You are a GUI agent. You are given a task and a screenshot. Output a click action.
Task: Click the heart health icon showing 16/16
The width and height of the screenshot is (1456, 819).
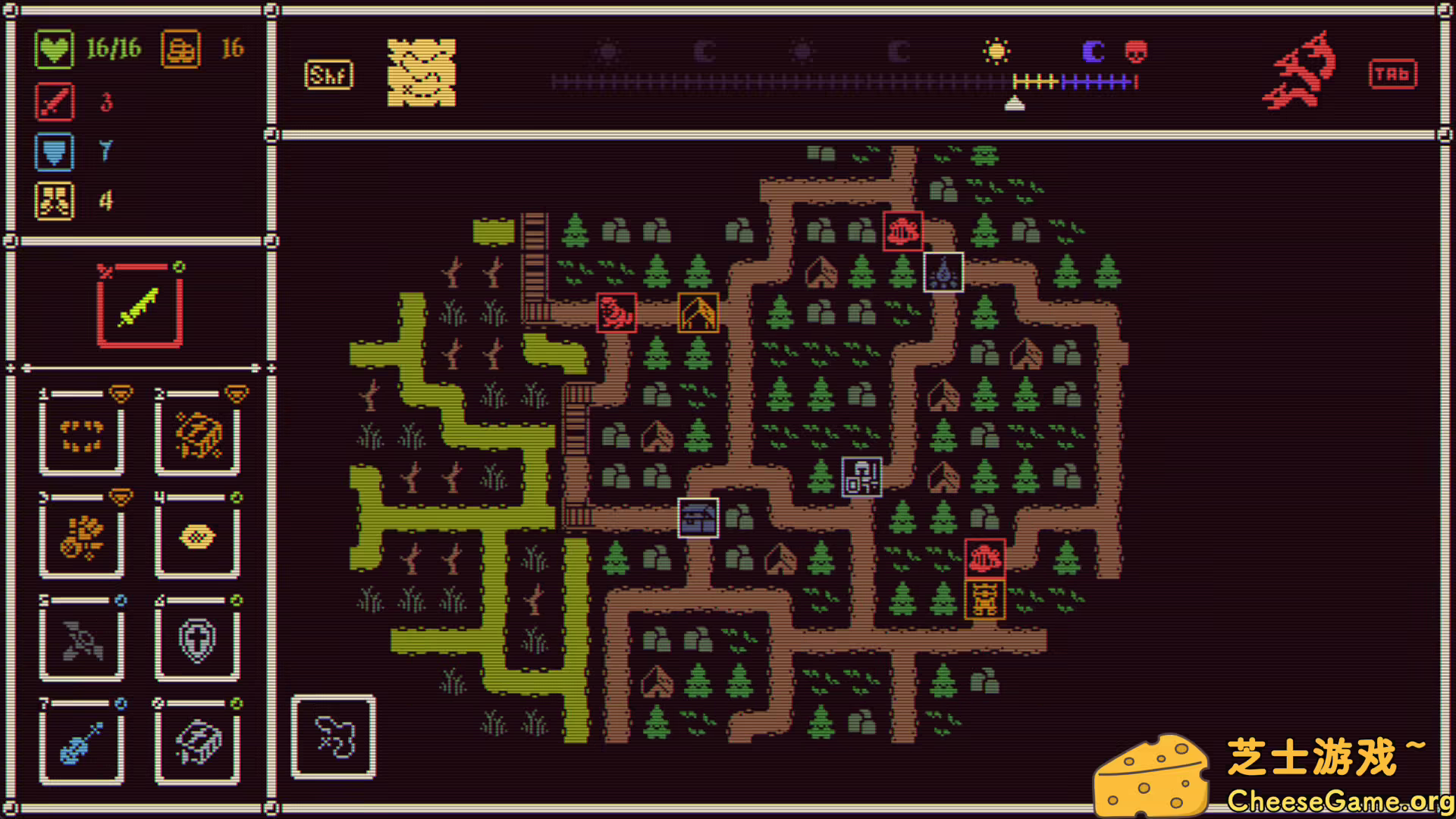click(x=54, y=48)
